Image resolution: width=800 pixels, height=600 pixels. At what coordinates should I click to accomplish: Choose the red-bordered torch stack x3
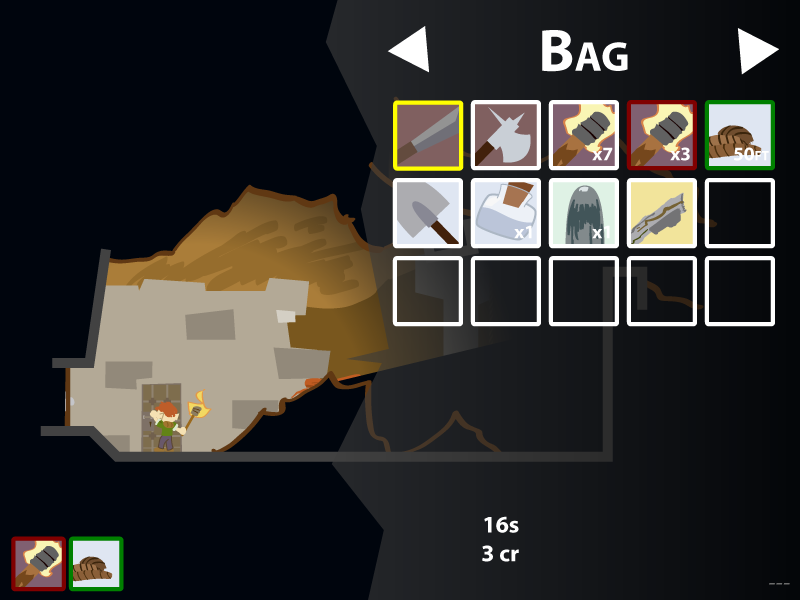click(662, 135)
